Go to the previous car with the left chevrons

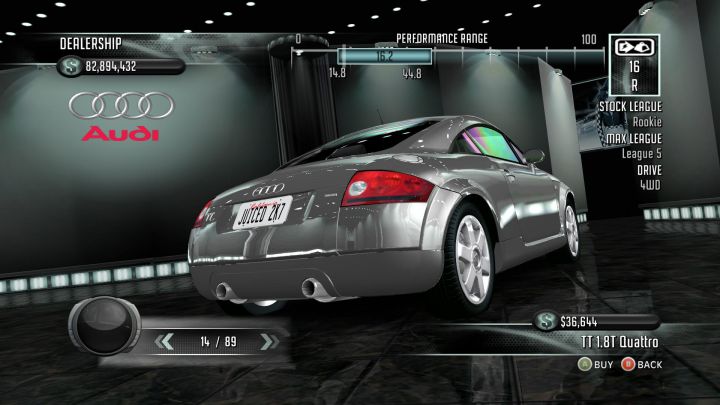pyautogui.click(x=166, y=342)
